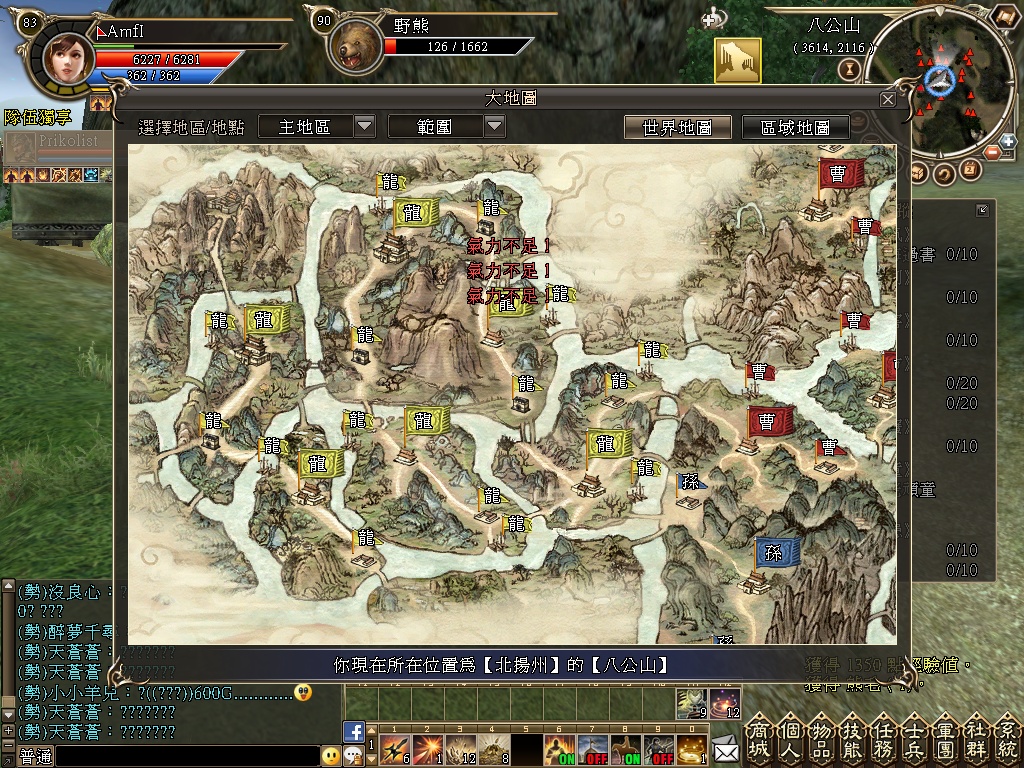
Task: Open the 系統 system menu
Action: pyautogui.click(x=1007, y=739)
